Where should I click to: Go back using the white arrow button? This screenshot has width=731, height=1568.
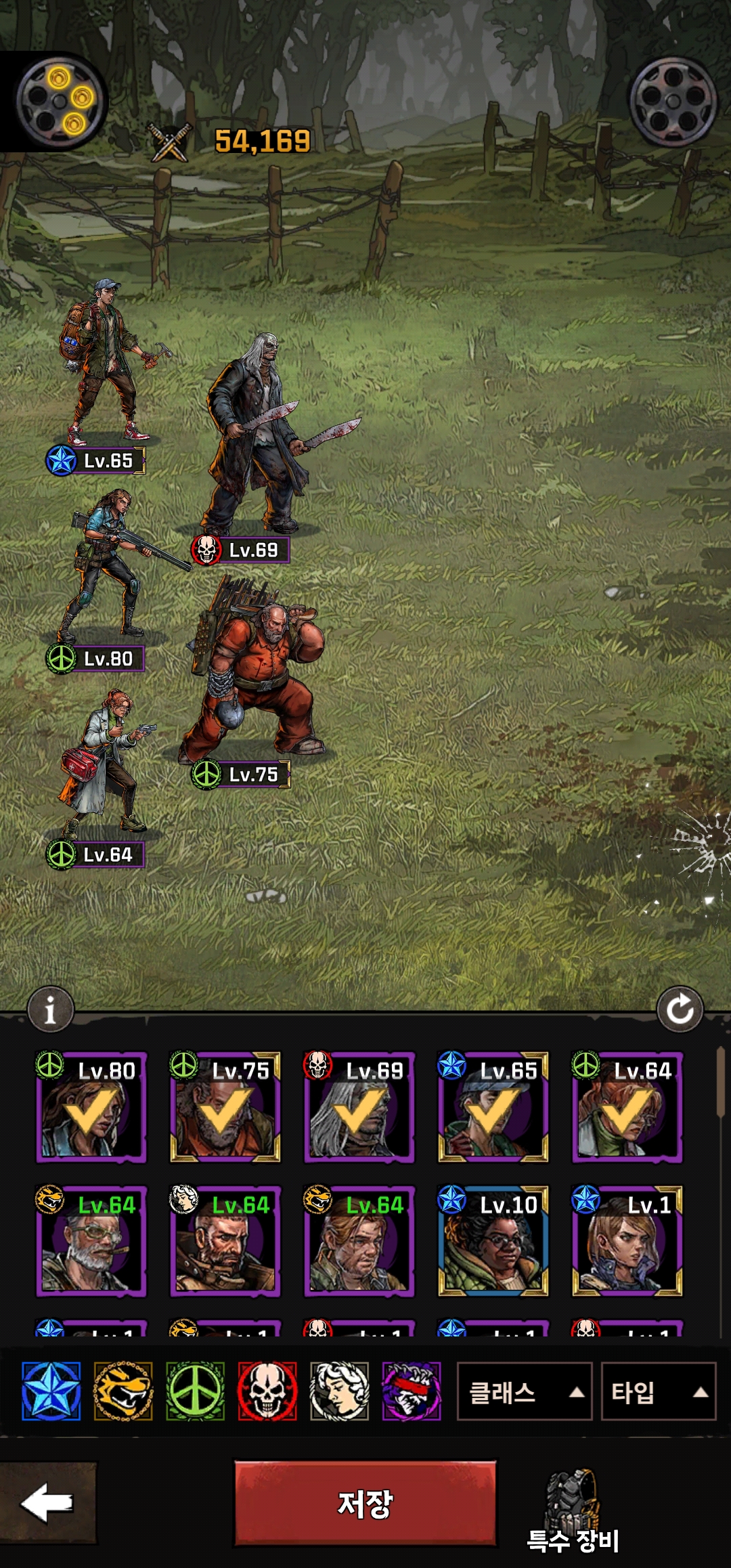click(x=47, y=1503)
